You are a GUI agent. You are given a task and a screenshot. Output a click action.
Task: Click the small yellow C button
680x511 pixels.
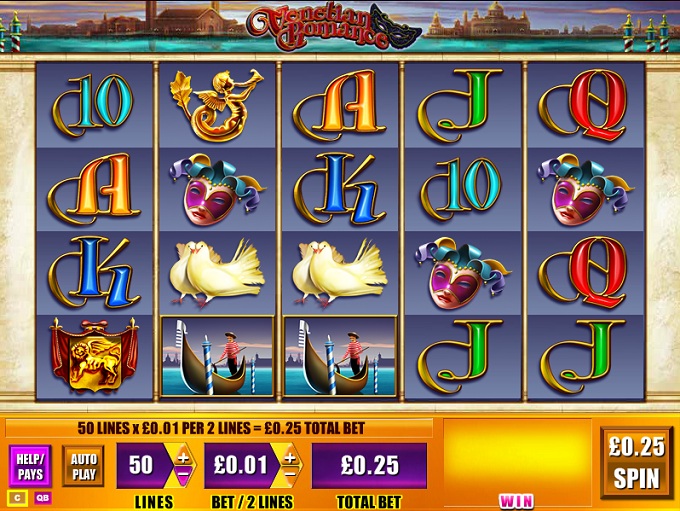point(16,498)
